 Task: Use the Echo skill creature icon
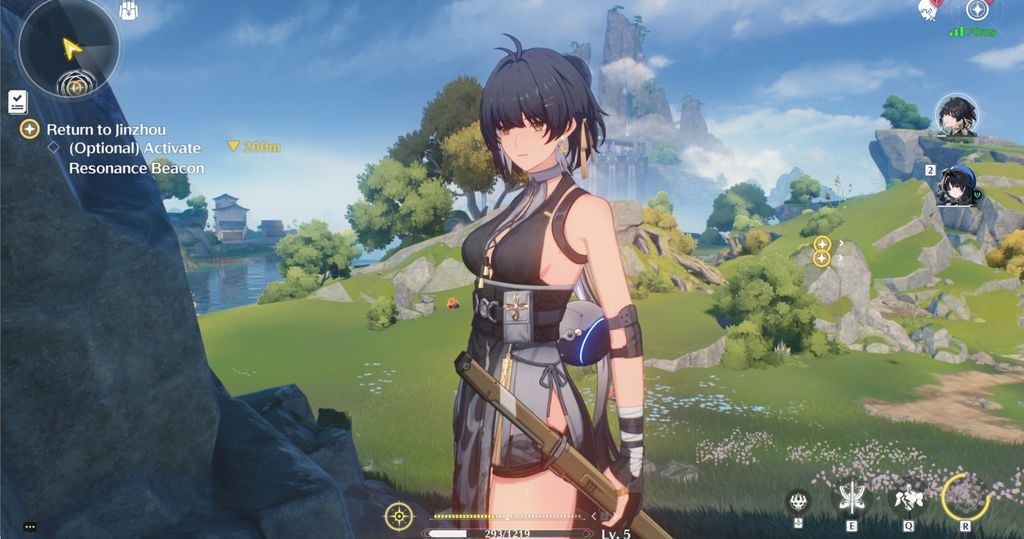[908, 498]
